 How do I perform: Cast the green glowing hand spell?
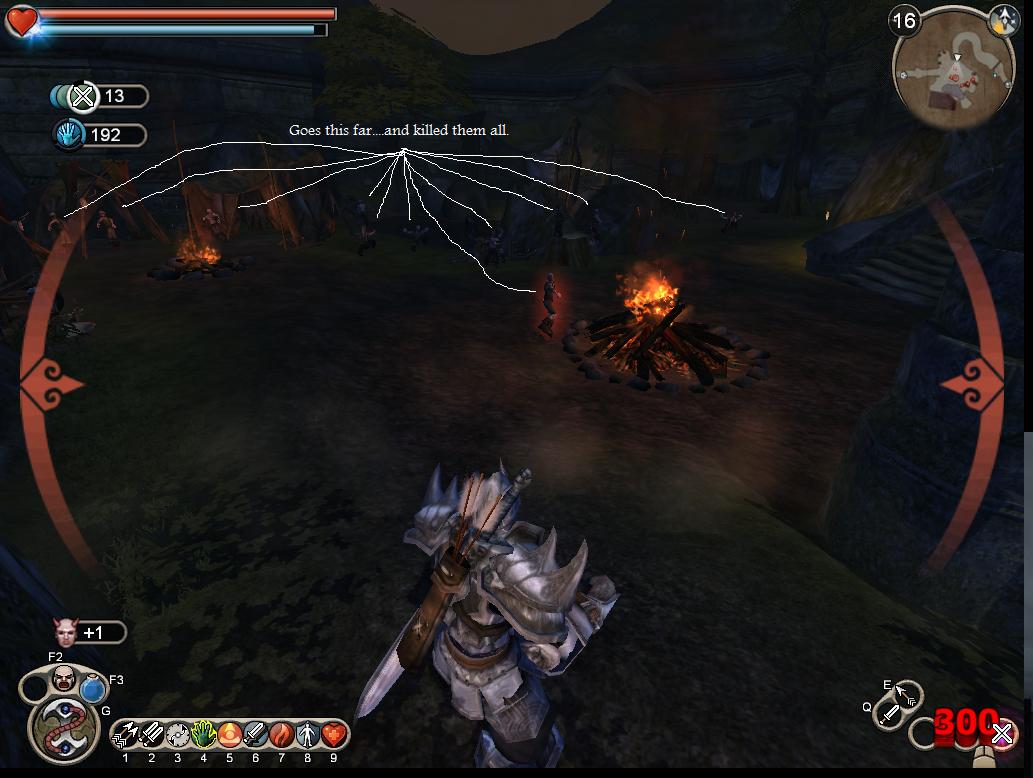(204, 736)
